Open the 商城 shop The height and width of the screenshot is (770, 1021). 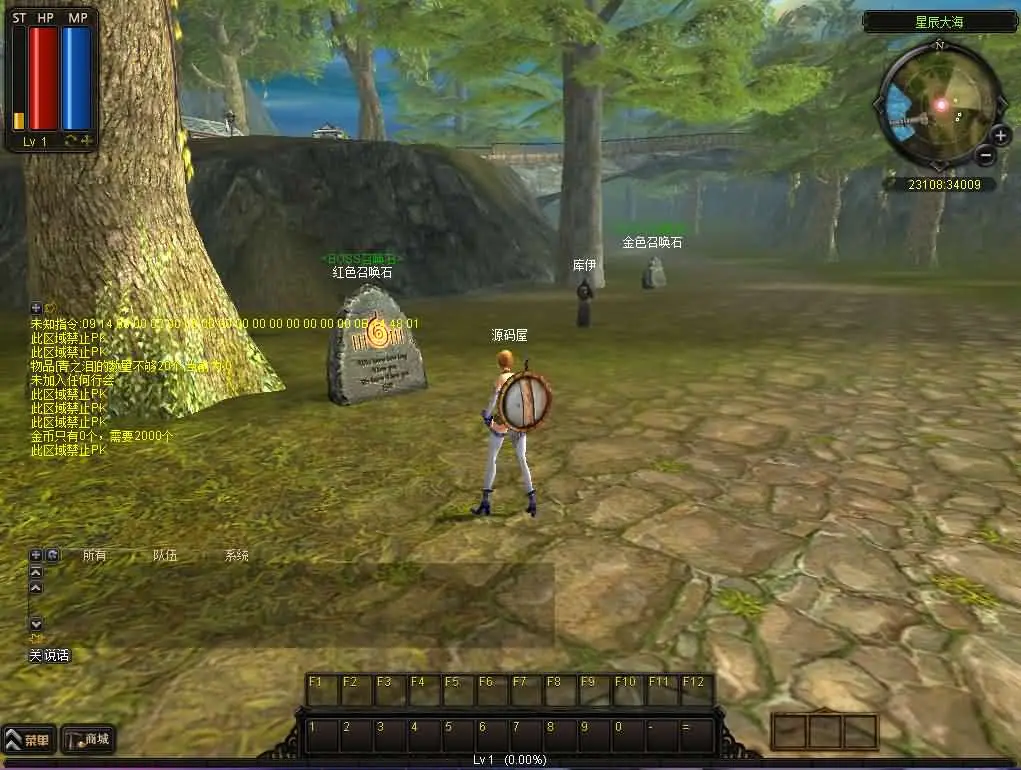tap(88, 740)
